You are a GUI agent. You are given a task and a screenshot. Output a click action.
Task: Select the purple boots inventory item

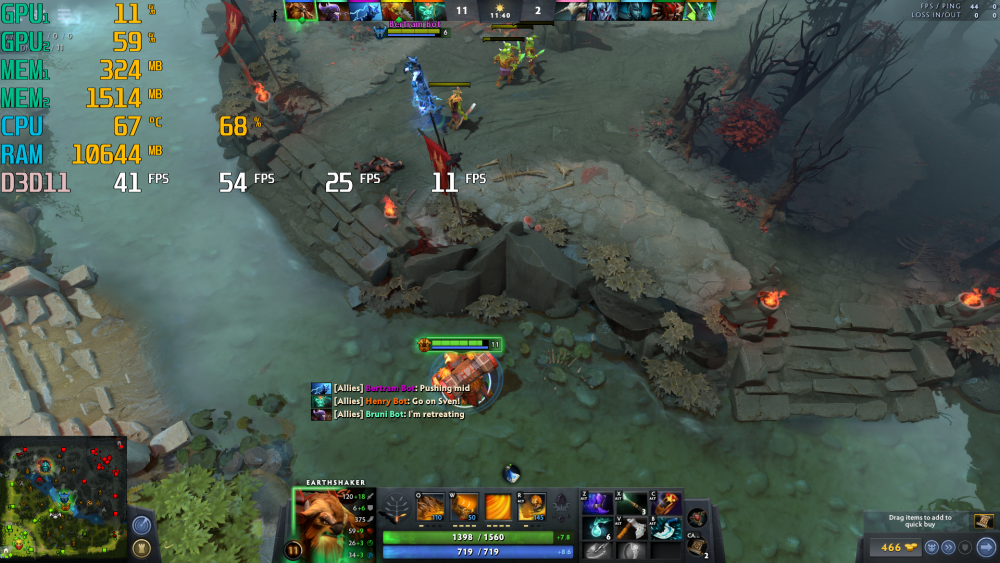(599, 504)
